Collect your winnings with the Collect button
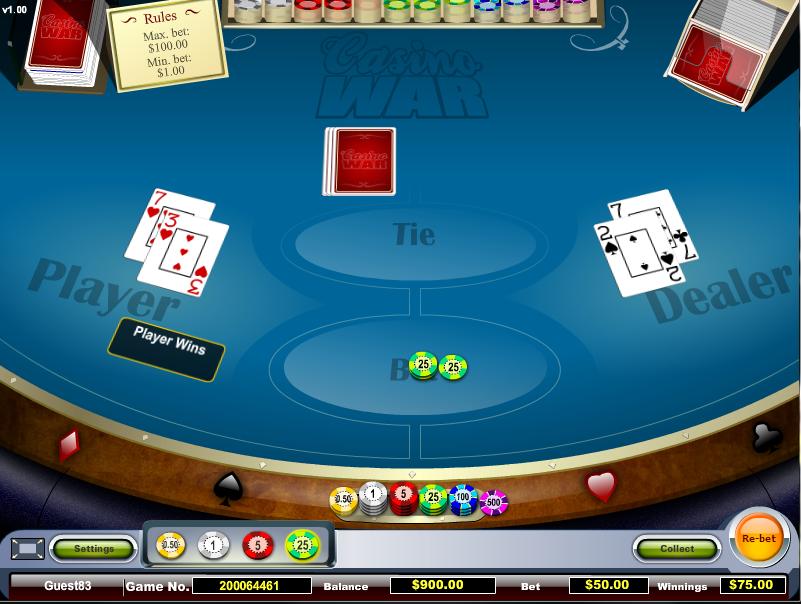Image resolution: width=801 pixels, height=604 pixels. (677, 548)
